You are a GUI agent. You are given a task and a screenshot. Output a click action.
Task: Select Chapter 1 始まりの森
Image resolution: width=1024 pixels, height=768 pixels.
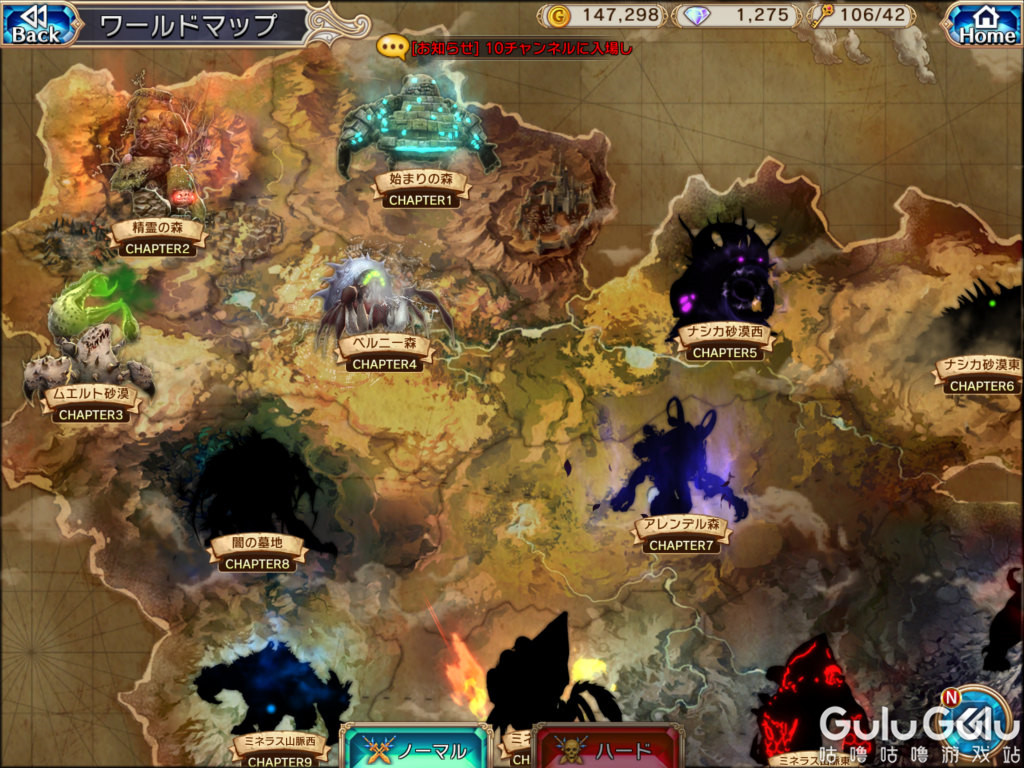pyautogui.click(x=420, y=188)
